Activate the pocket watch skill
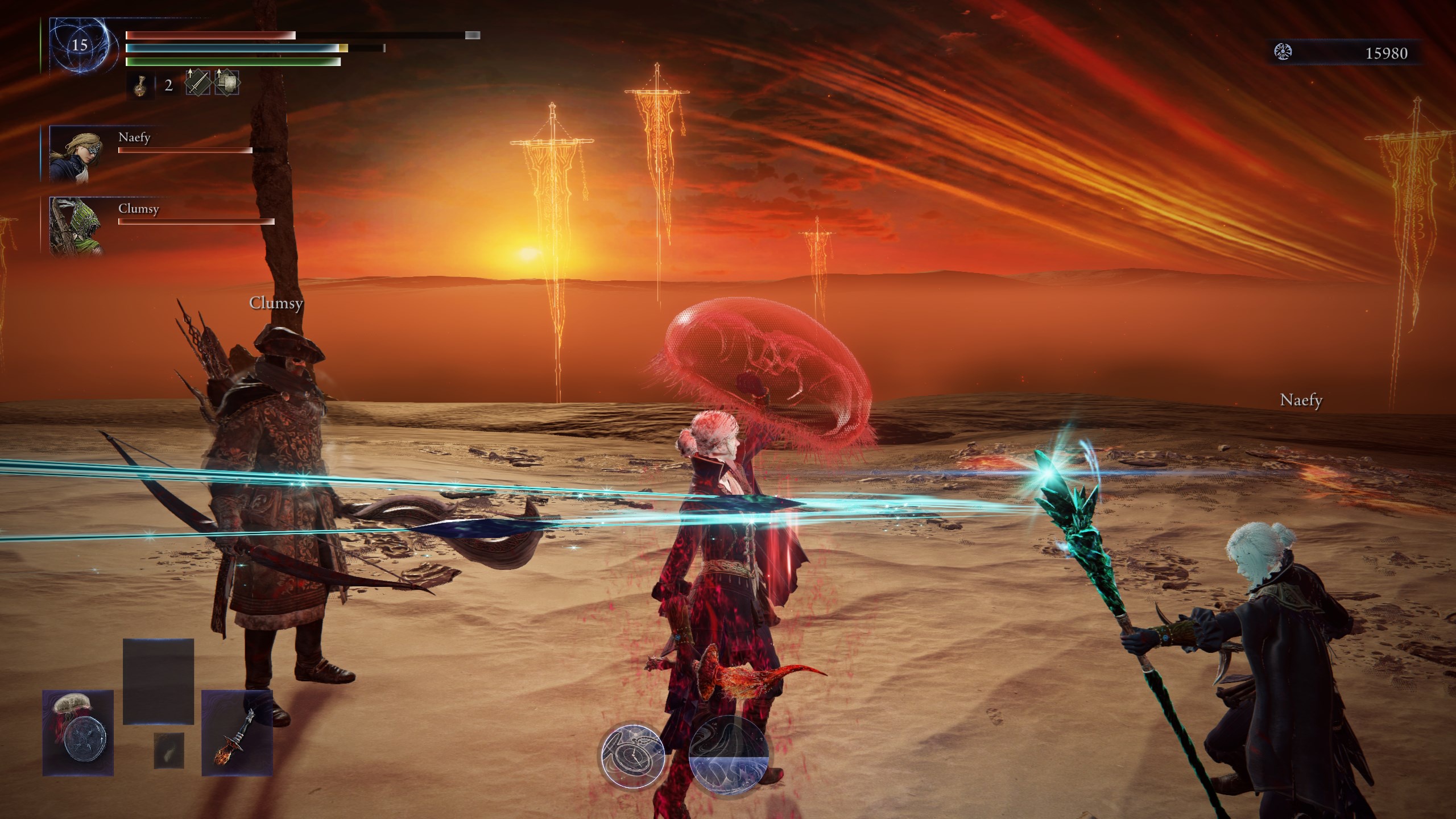Image resolution: width=1456 pixels, height=819 pixels. pyautogui.click(x=634, y=754)
